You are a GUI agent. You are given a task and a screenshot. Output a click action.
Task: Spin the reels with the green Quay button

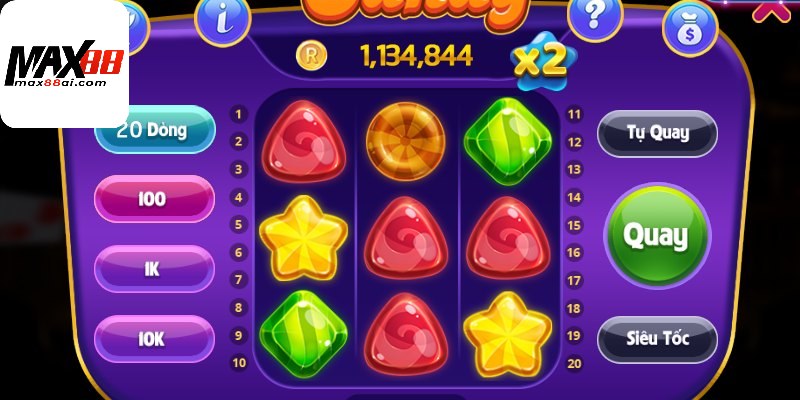pyautogui.click(x=656, y=236)
